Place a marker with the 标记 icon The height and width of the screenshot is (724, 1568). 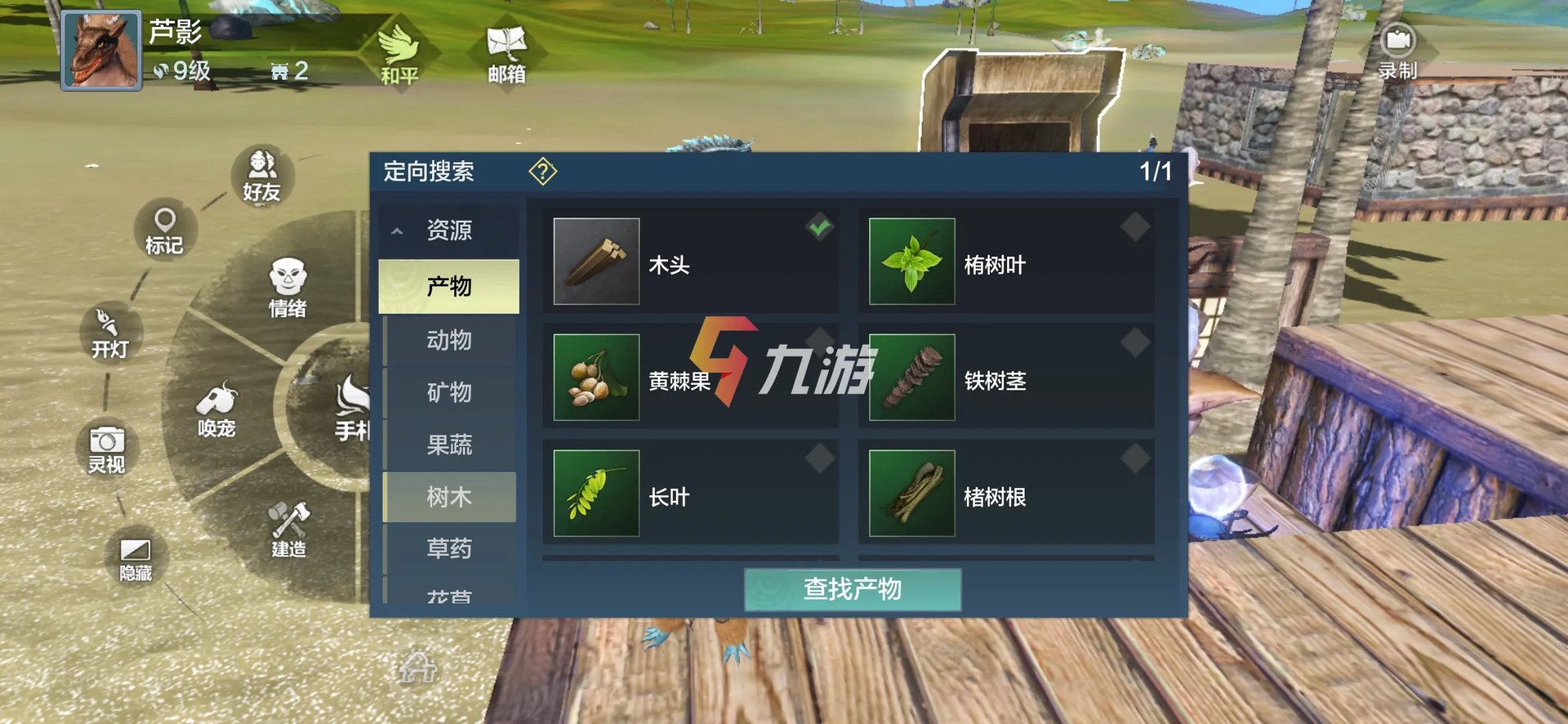(165, 229)
